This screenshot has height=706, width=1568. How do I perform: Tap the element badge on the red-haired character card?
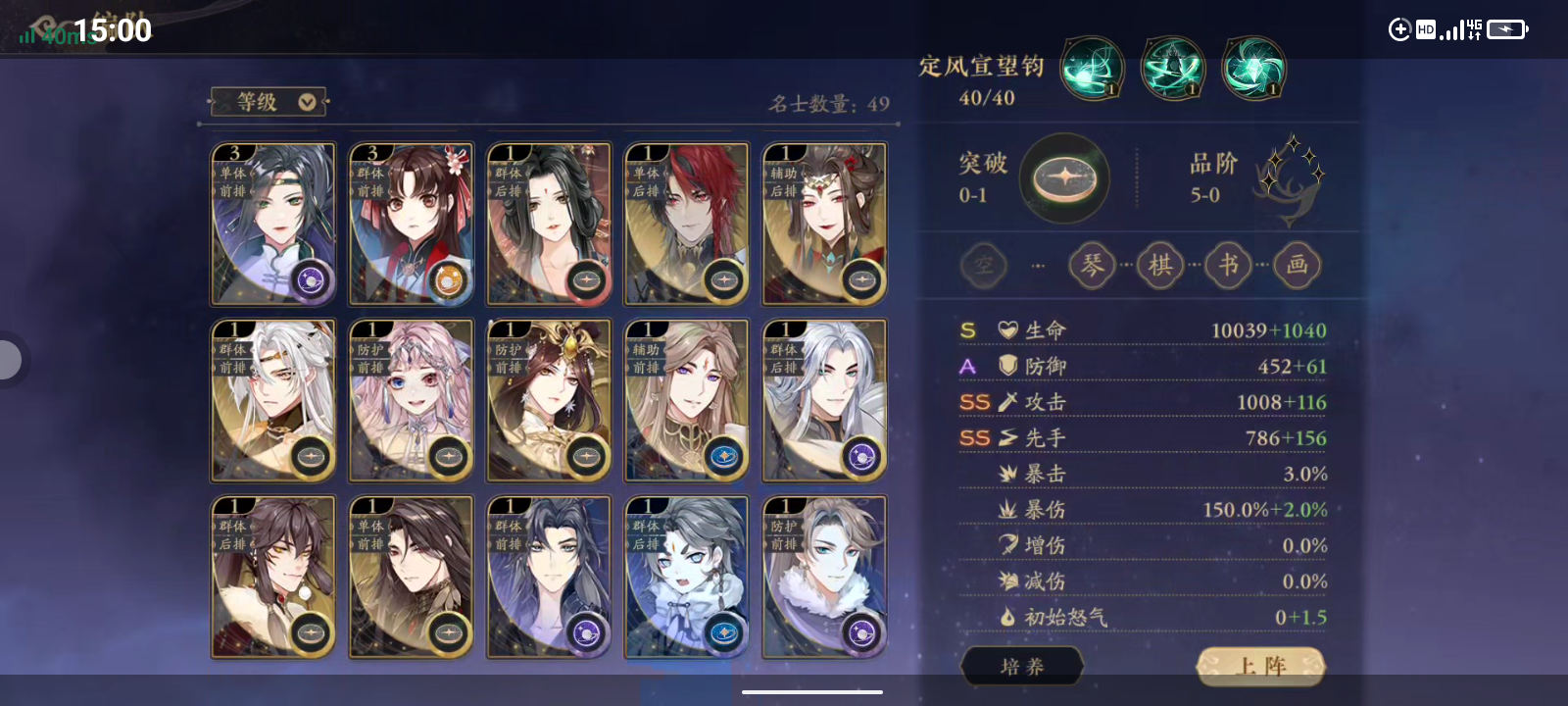tap(725, 277)
